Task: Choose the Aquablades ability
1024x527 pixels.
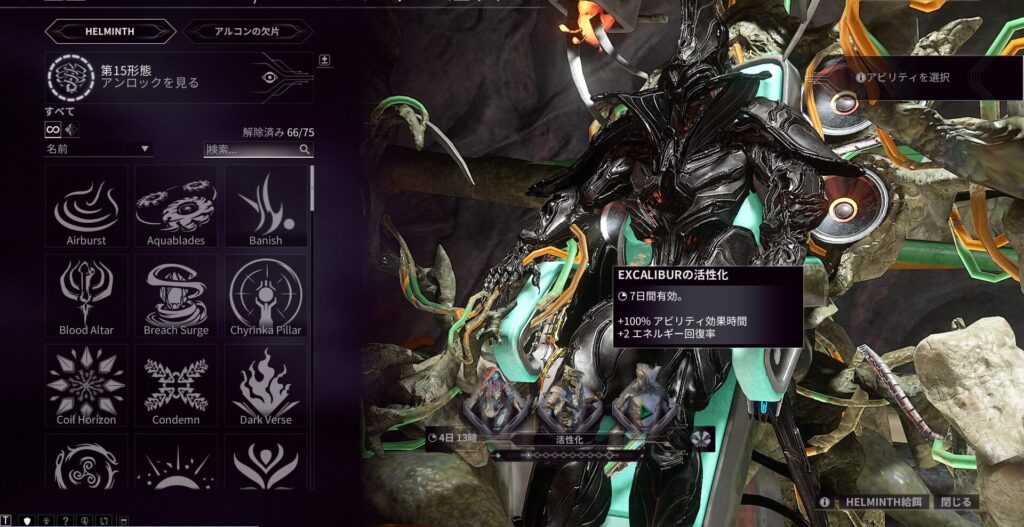Action: tap(176, 206)
